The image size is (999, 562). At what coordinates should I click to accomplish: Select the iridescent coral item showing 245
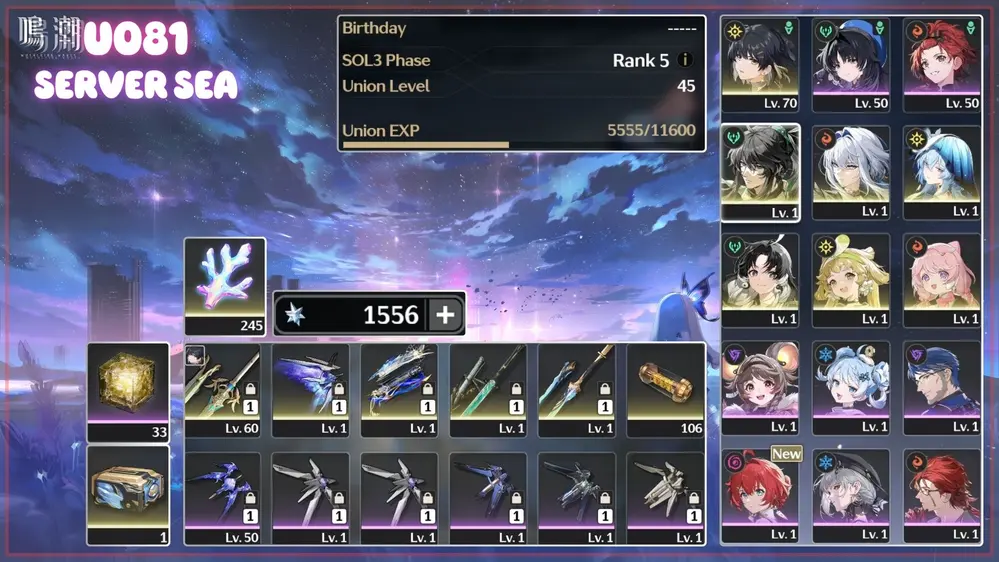pyautogui.click(x=225, y=285)
